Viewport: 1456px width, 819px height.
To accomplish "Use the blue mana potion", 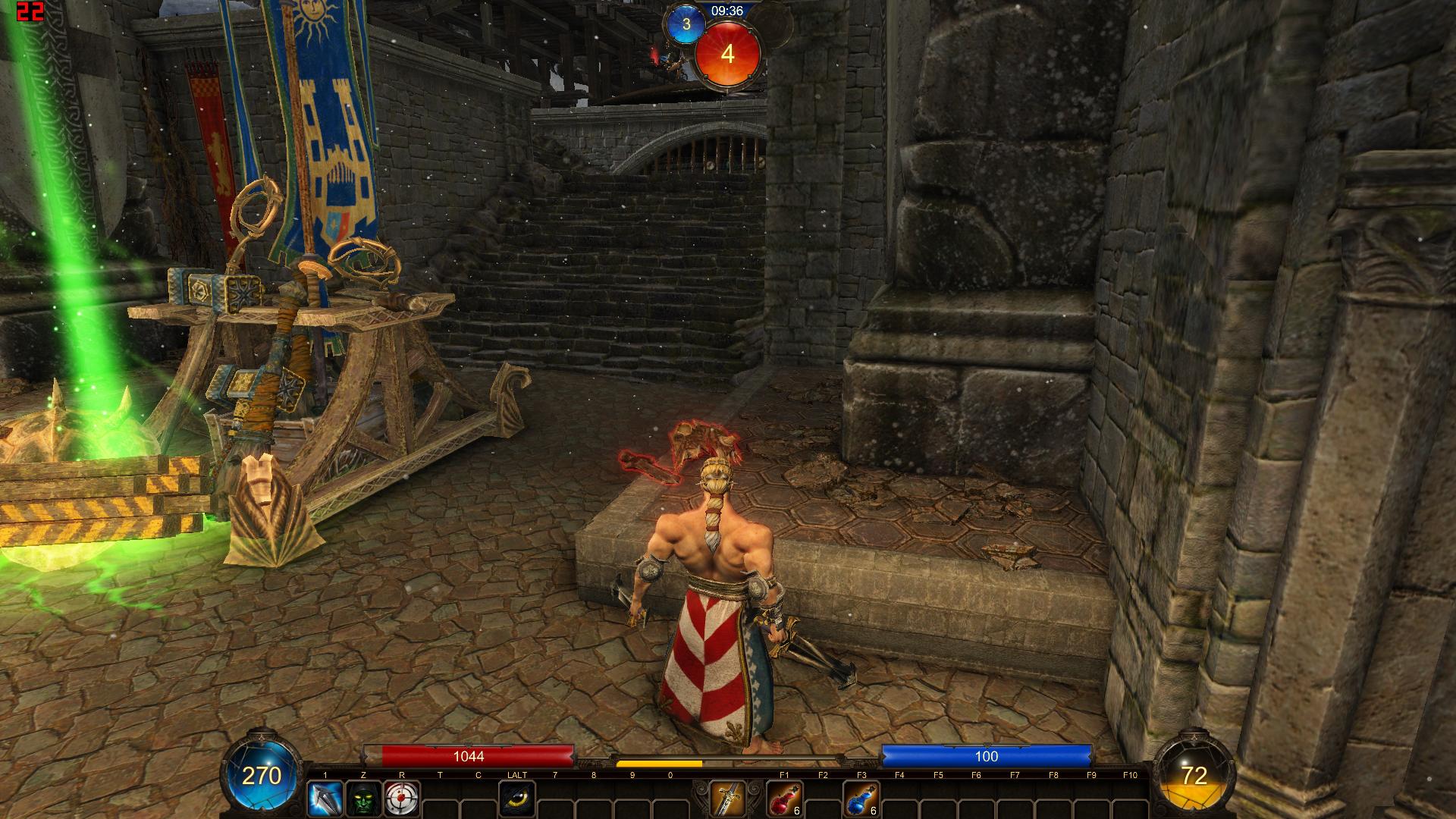I will [x=861, y=799].
